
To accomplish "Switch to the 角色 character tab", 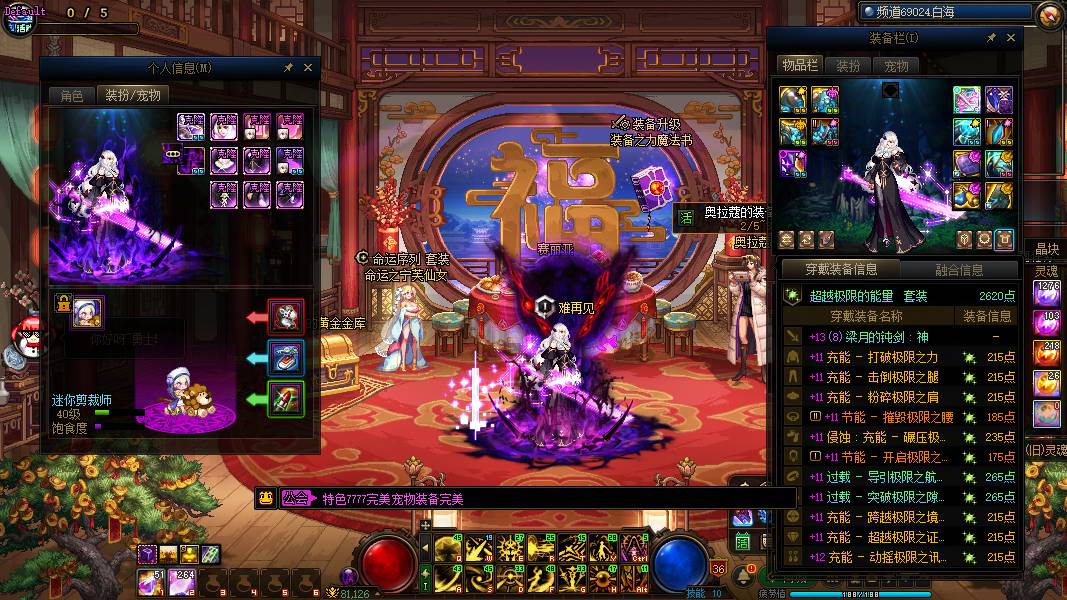I will [71, 96].
